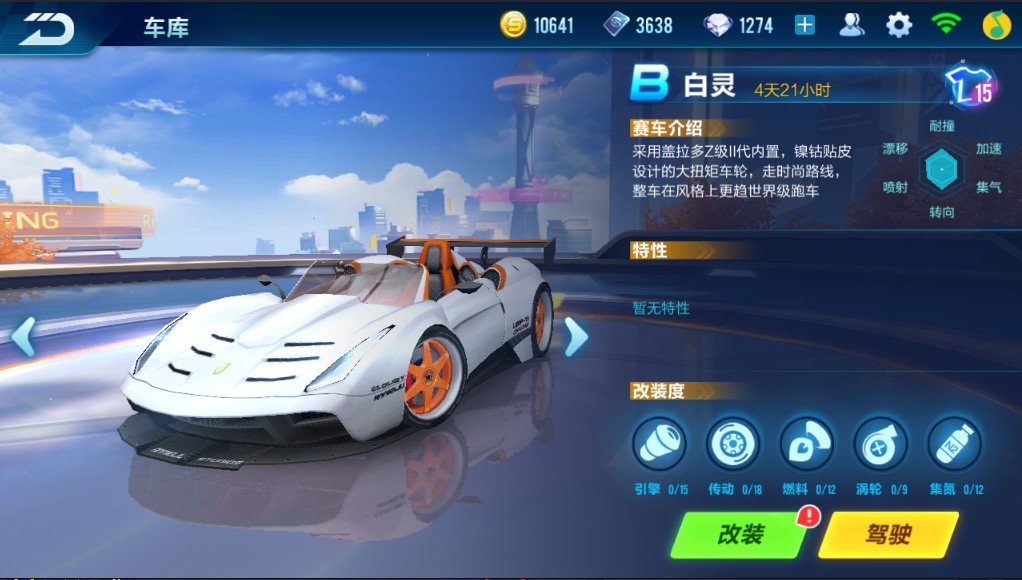Click the green 改装 modify button
1022x580 pixels.
(x=741, y=535)
